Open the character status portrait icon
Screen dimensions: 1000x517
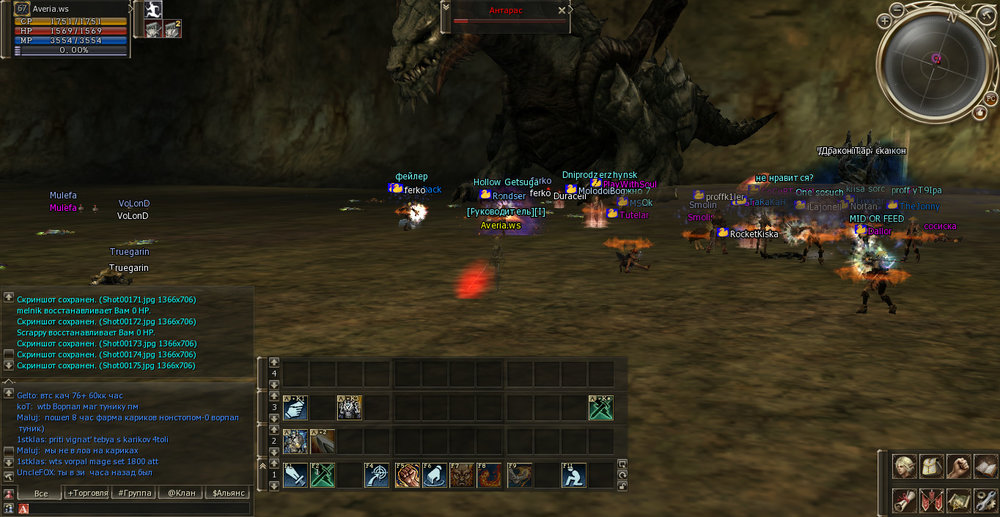904,467
